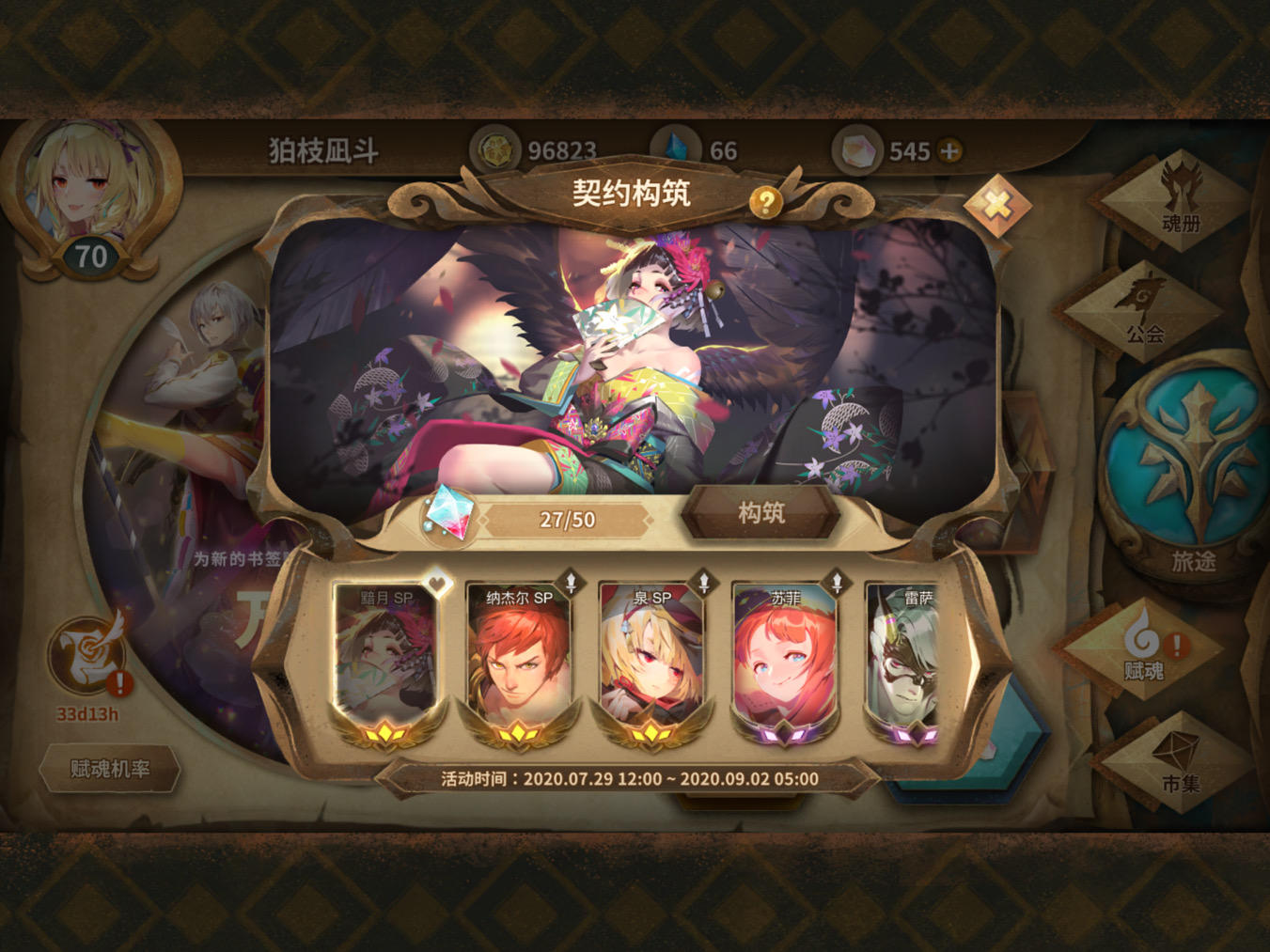Click the soul fragment currency icon

860,150
